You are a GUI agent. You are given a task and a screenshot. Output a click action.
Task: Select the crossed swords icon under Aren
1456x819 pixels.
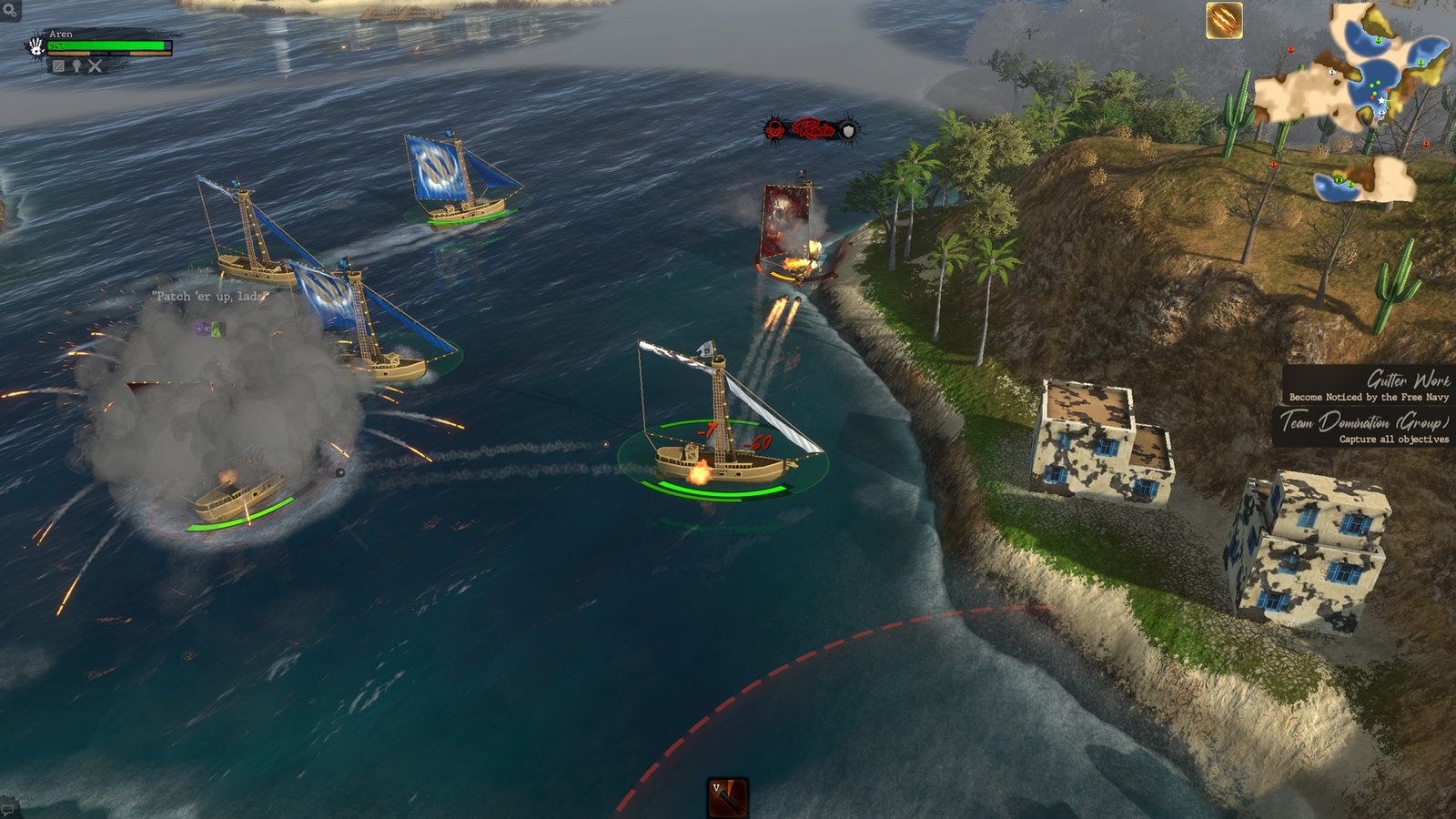pos(95,66)
